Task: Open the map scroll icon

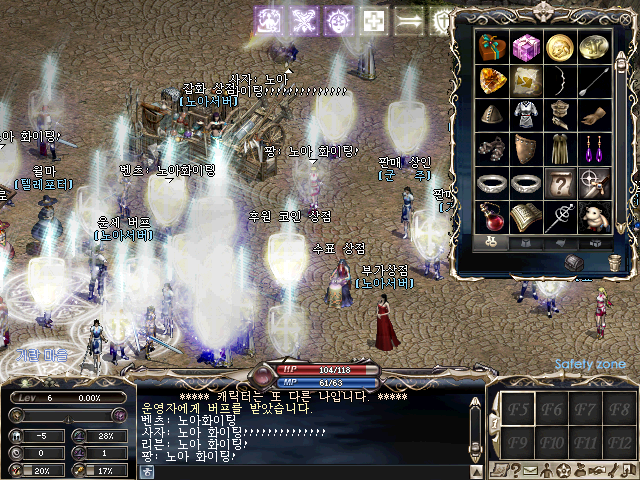Action: point(498,470)
